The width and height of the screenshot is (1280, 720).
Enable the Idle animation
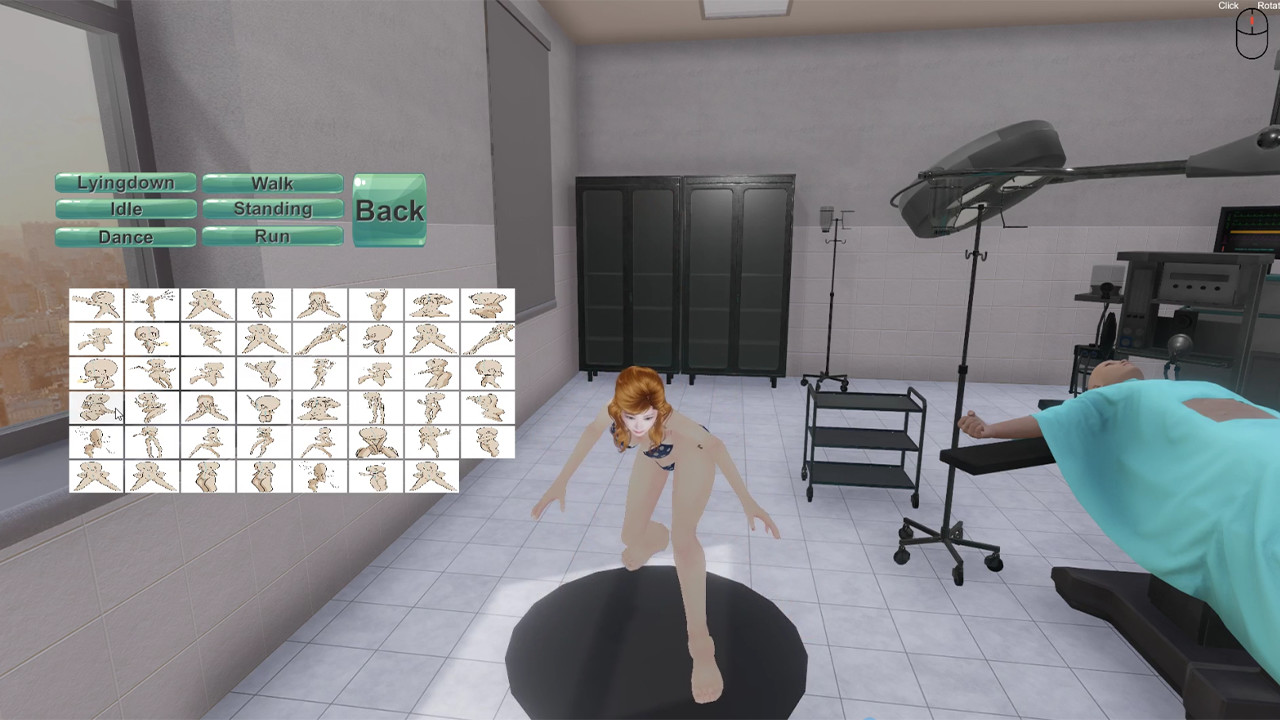[125, 209]
